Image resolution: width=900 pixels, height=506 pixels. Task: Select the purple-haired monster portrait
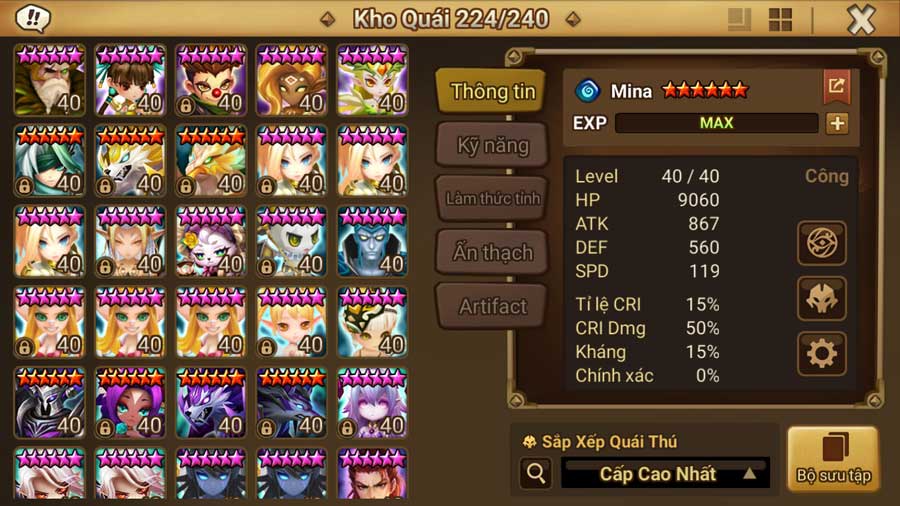130,404
